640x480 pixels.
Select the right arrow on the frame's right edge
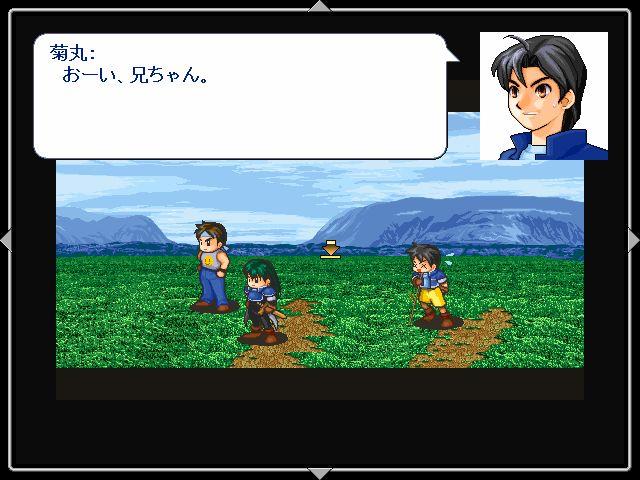(633, 240)
